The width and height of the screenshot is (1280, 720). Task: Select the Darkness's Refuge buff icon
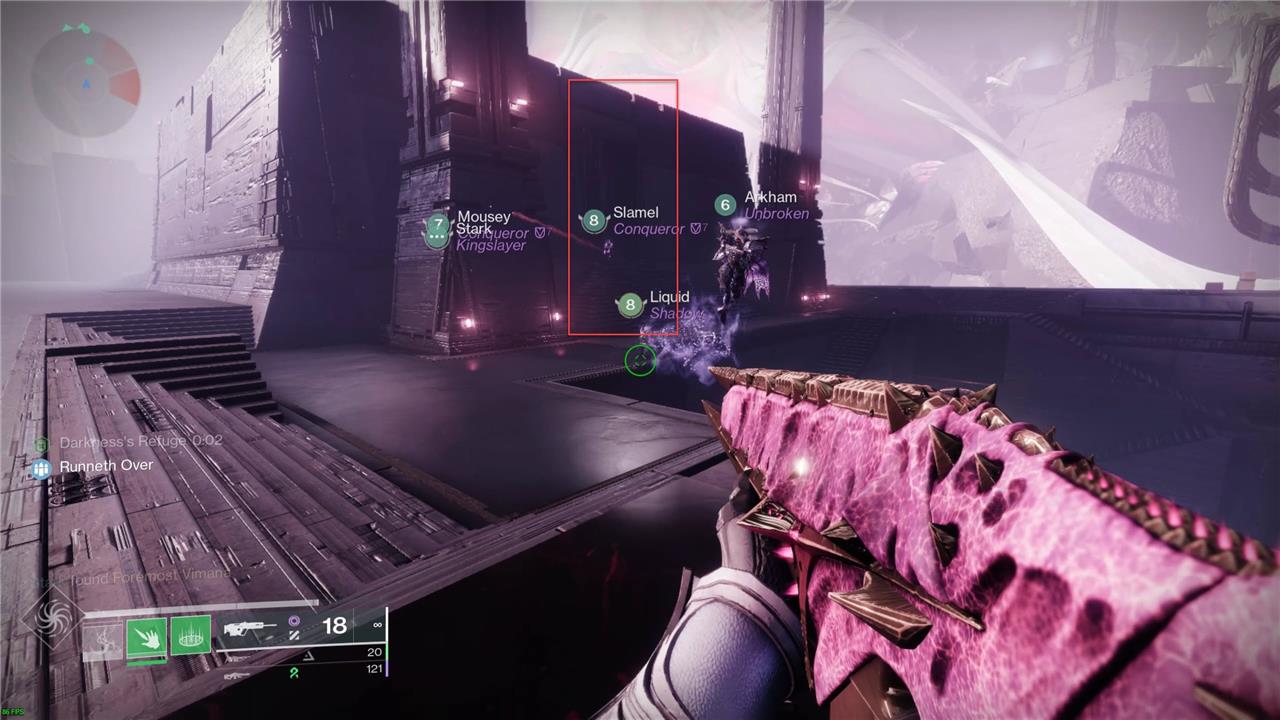coord(41,443)
